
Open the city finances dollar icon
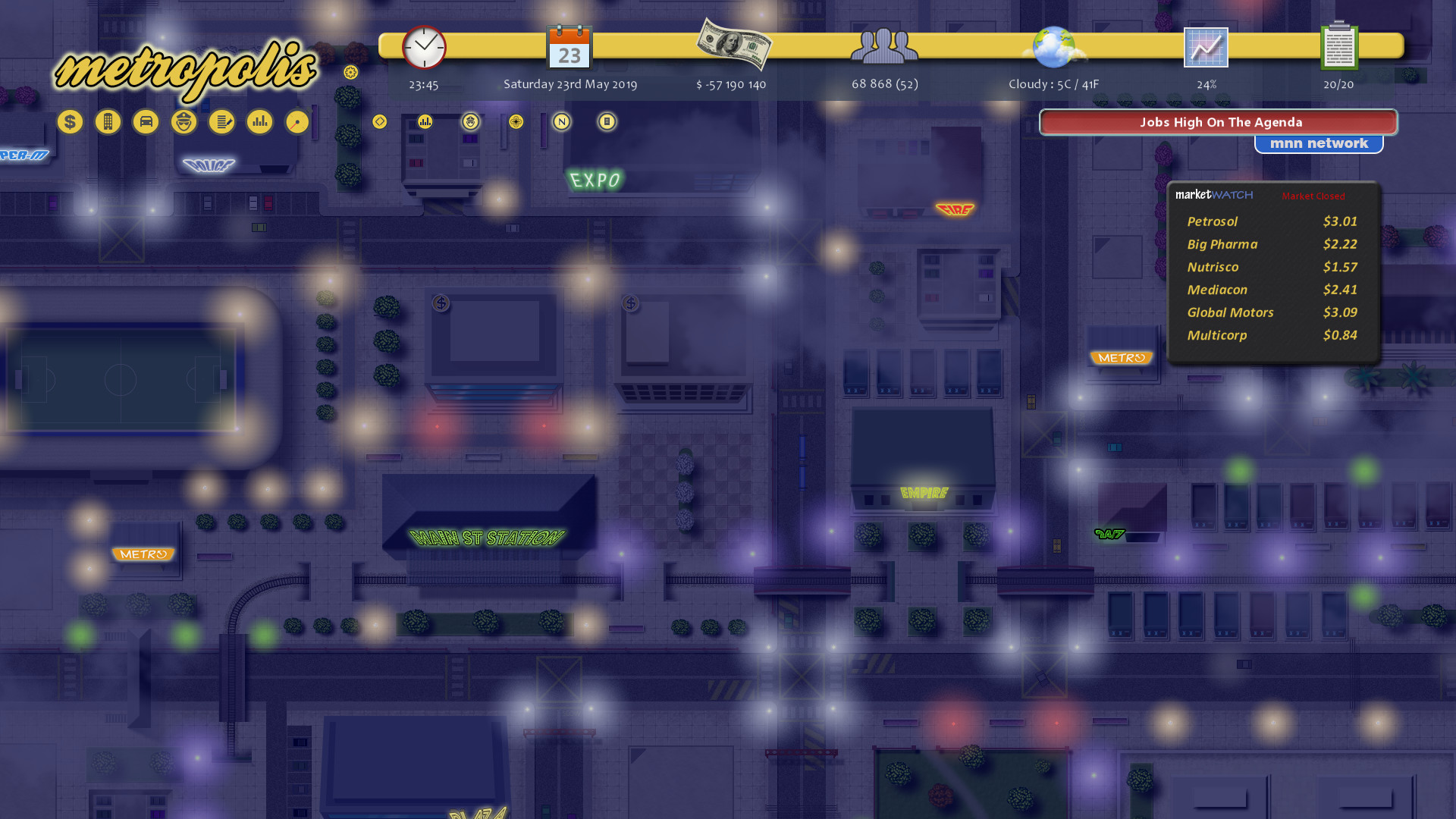pyautogui.click(x=70, y=121)
